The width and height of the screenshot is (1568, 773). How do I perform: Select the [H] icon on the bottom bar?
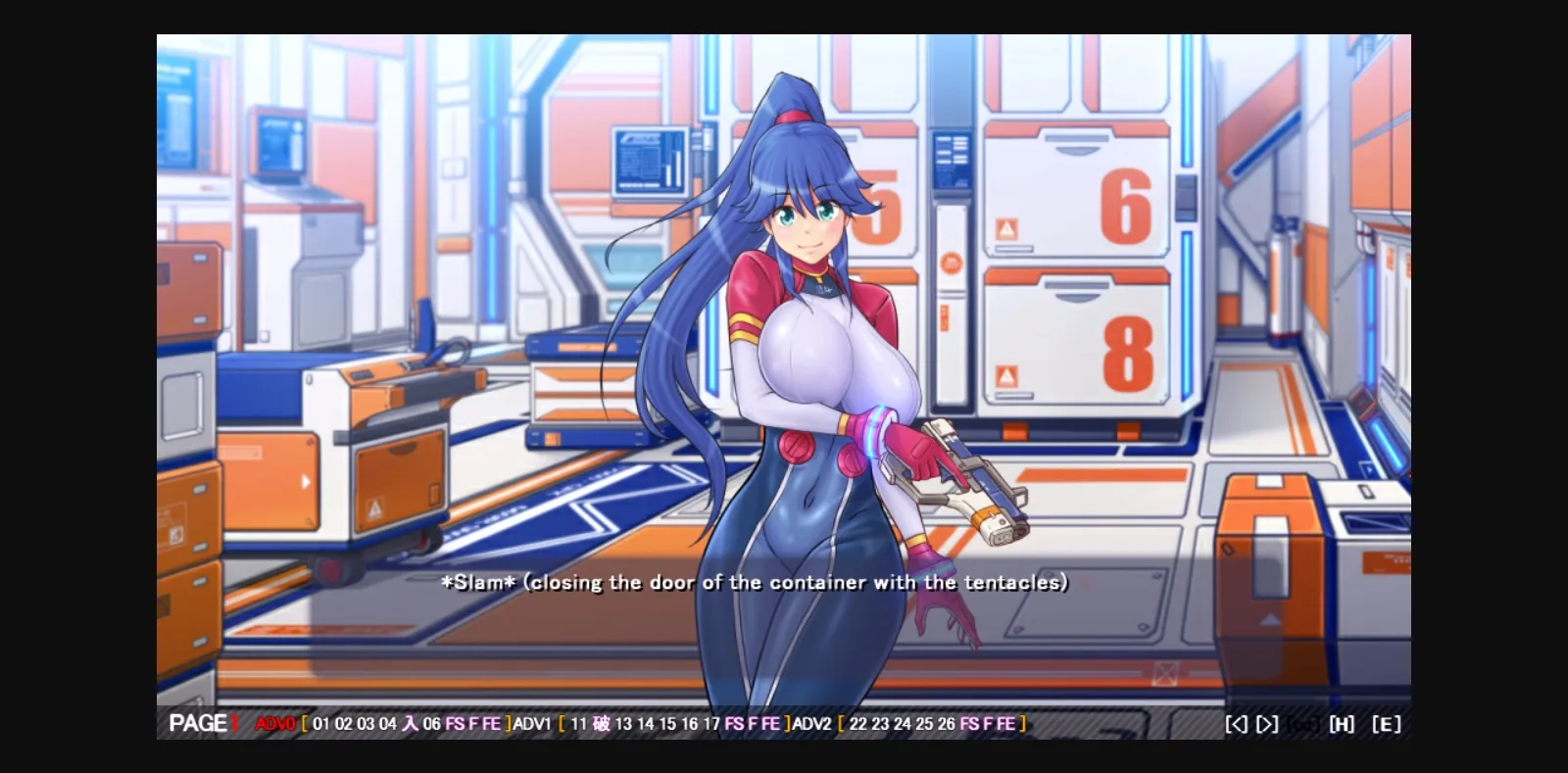(1342, 723)
